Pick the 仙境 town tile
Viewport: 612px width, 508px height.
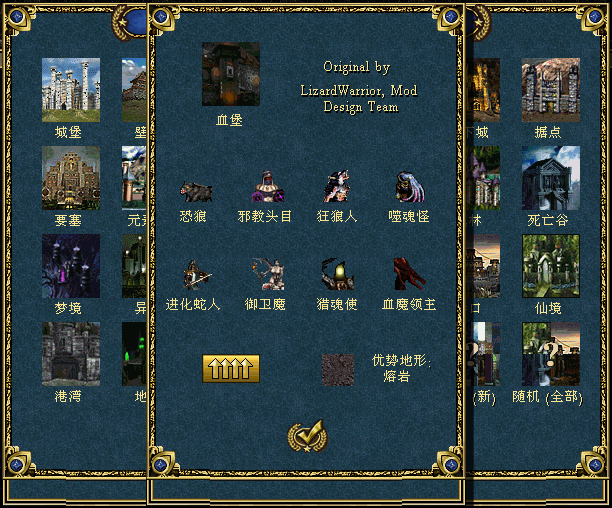tap(550, 266)
